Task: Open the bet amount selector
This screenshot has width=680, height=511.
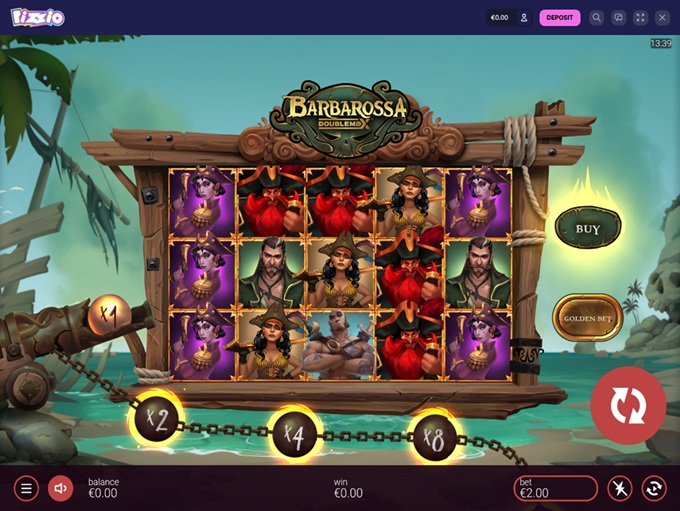Action: click(x=555, y=488)
